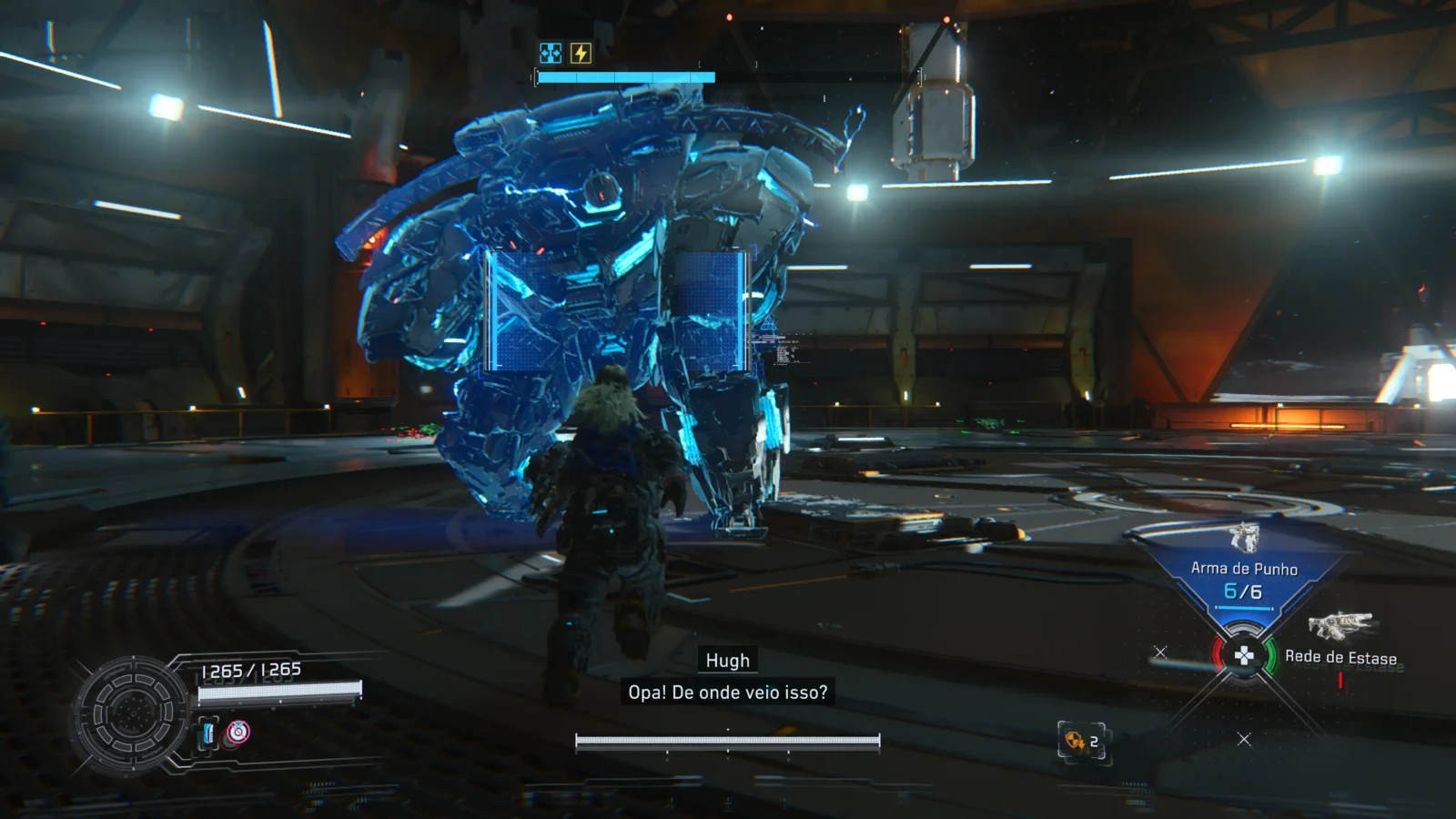Click the blue double-arrow status icon
The width and height of the screenshot is (1456, 819).
[x=551, y=54]
